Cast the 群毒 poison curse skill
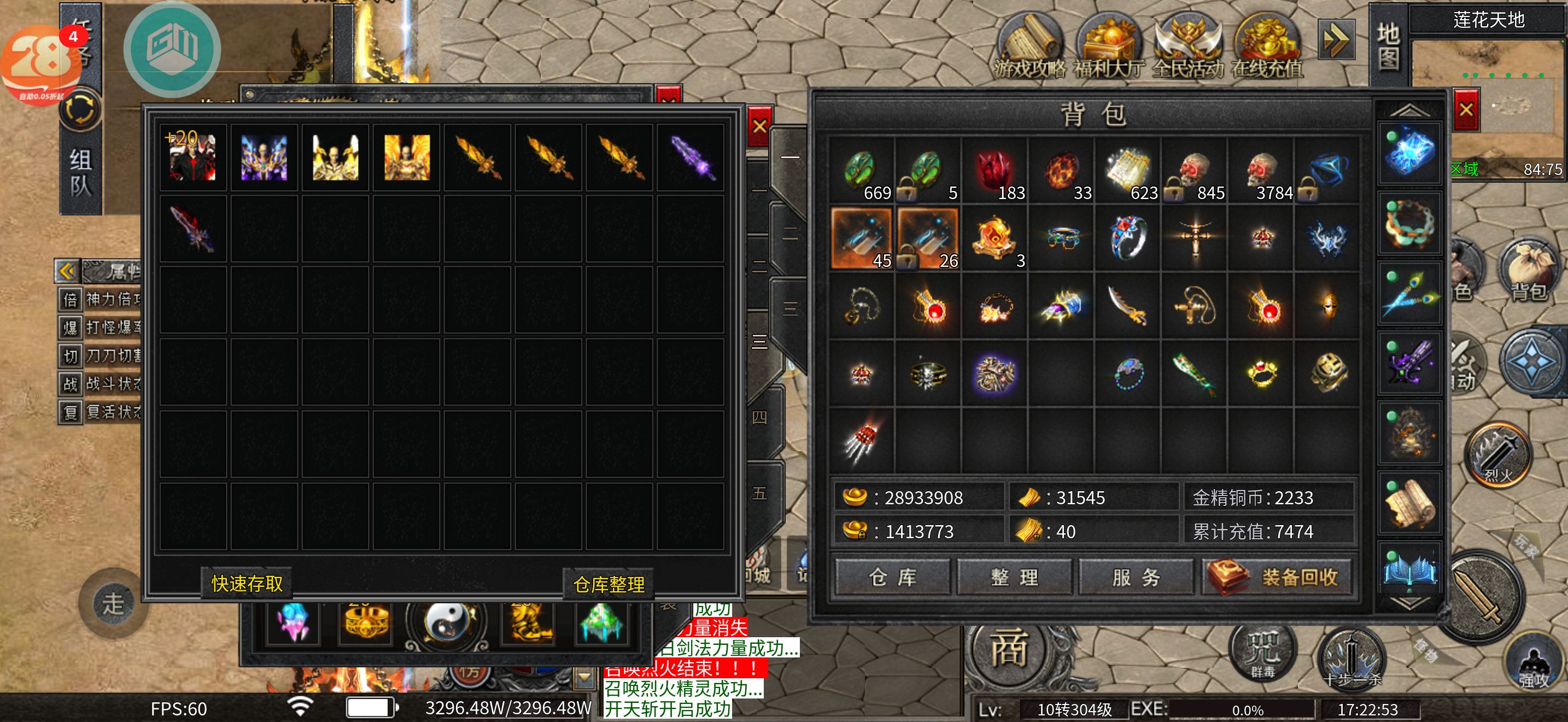Screen dimensions: 1568x722 coord(1262,653)
